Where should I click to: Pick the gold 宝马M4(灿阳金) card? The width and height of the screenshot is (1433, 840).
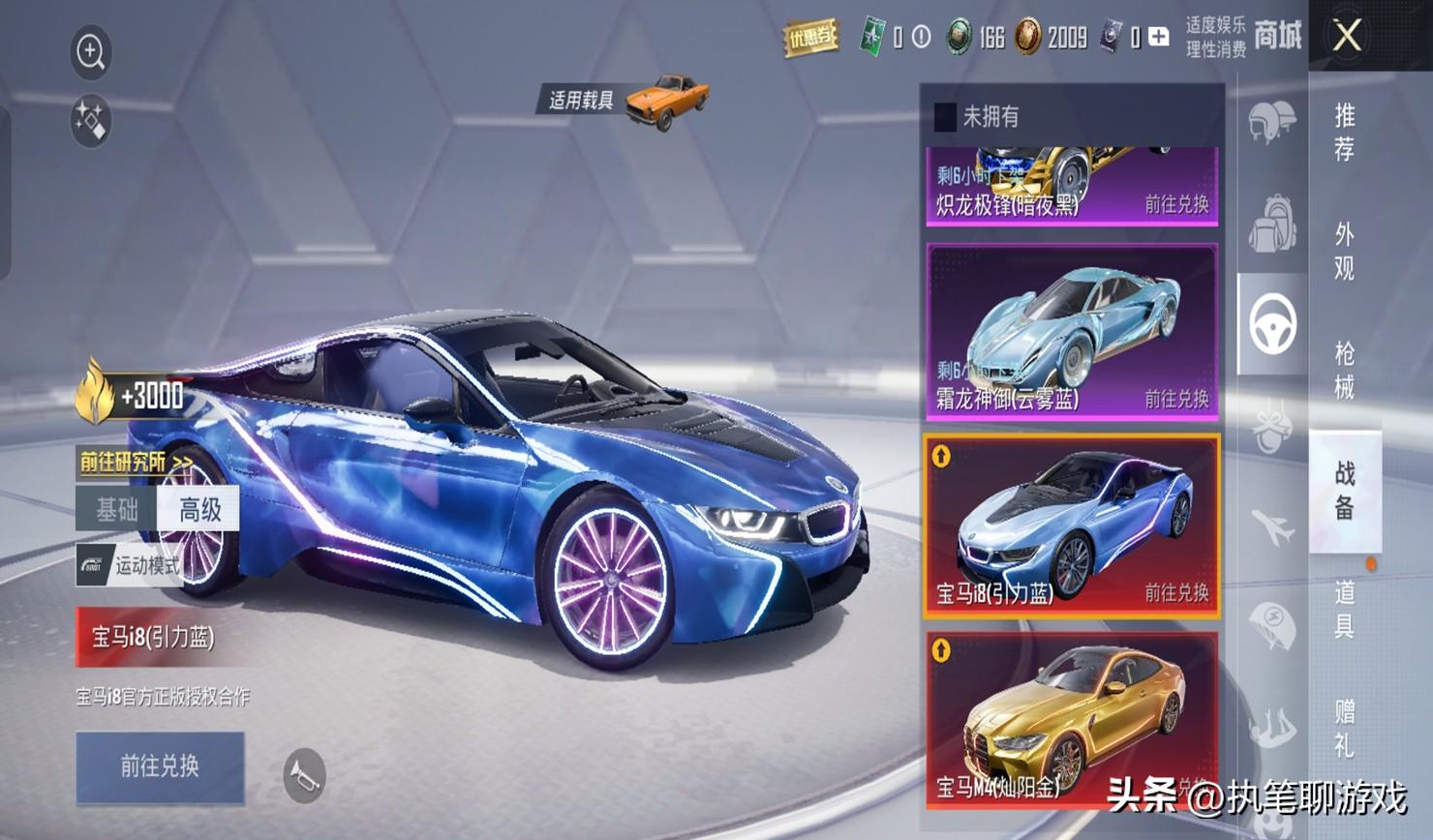point(1072,718)
